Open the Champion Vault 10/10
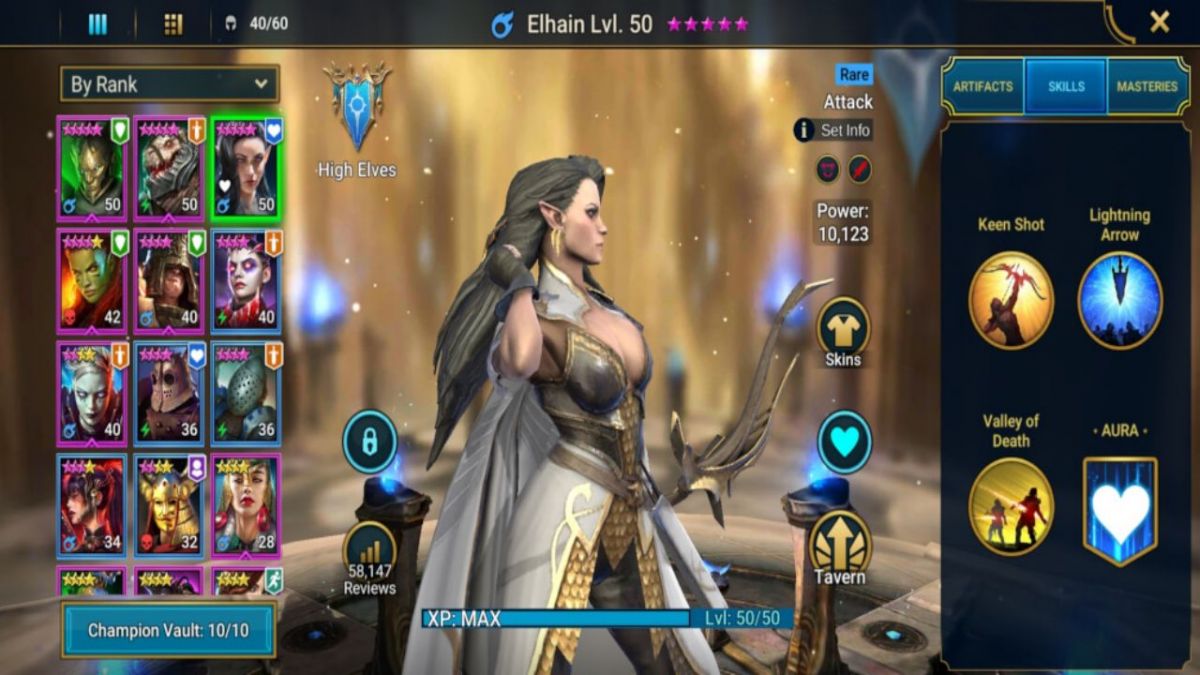This screenshot has height=675, width=1200. 168,630
